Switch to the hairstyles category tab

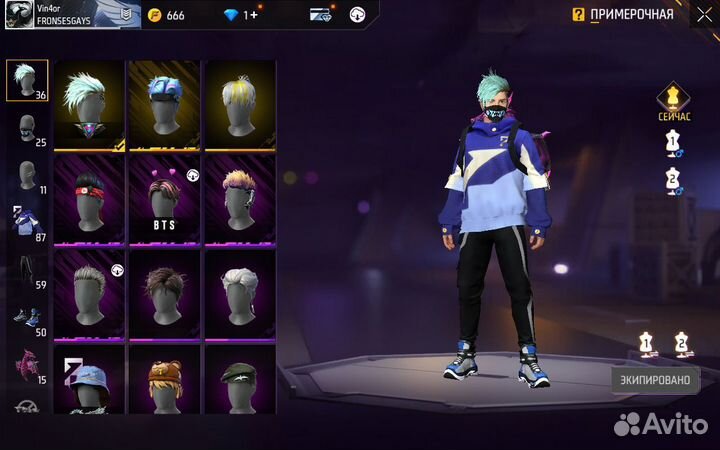coord(26,80)
